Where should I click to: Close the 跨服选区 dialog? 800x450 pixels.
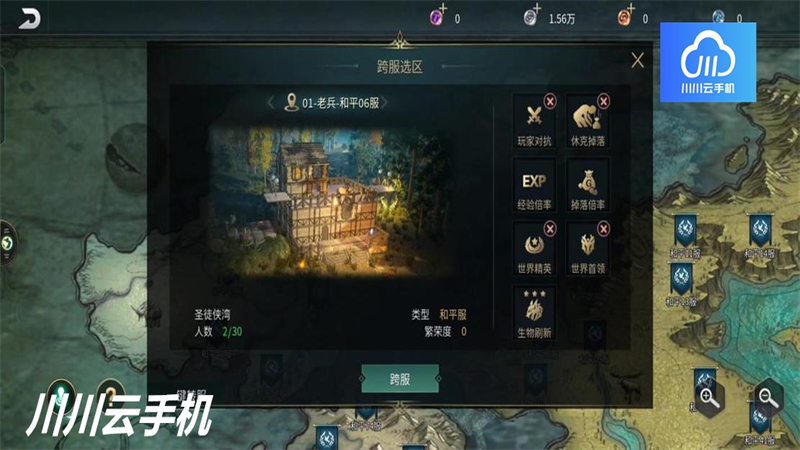(638, 60)
